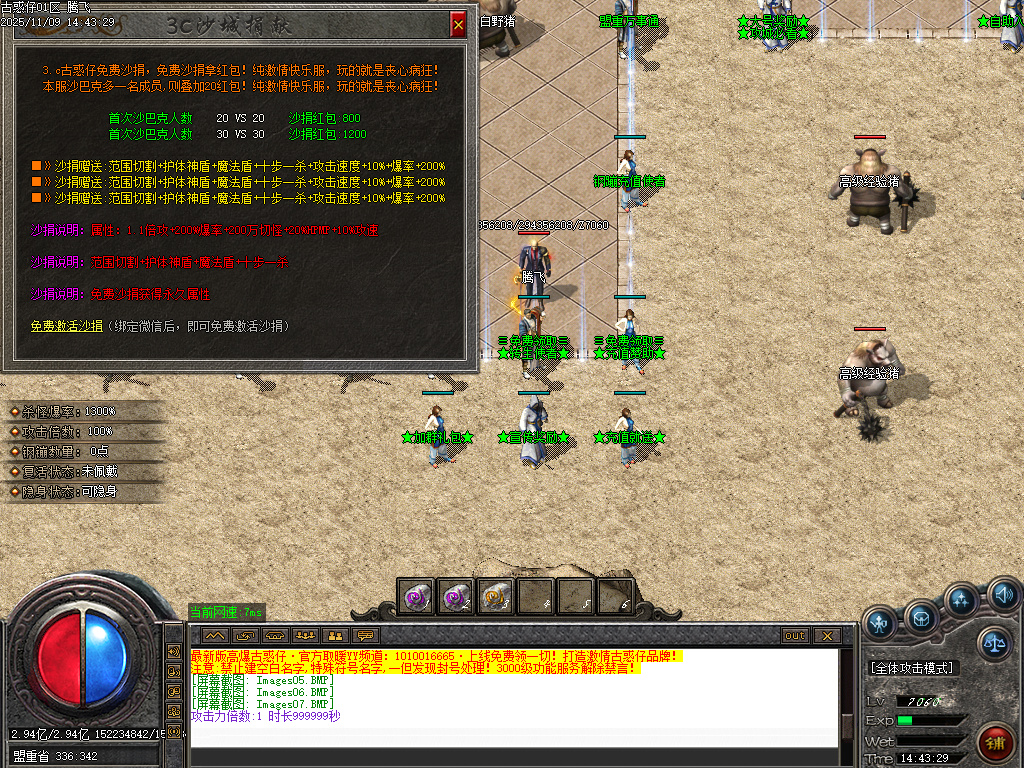This screenshot has height=768, width=1024.
Task: Open the character equipment panel icon
Action: pyautogui.click(x=880, y=623)
